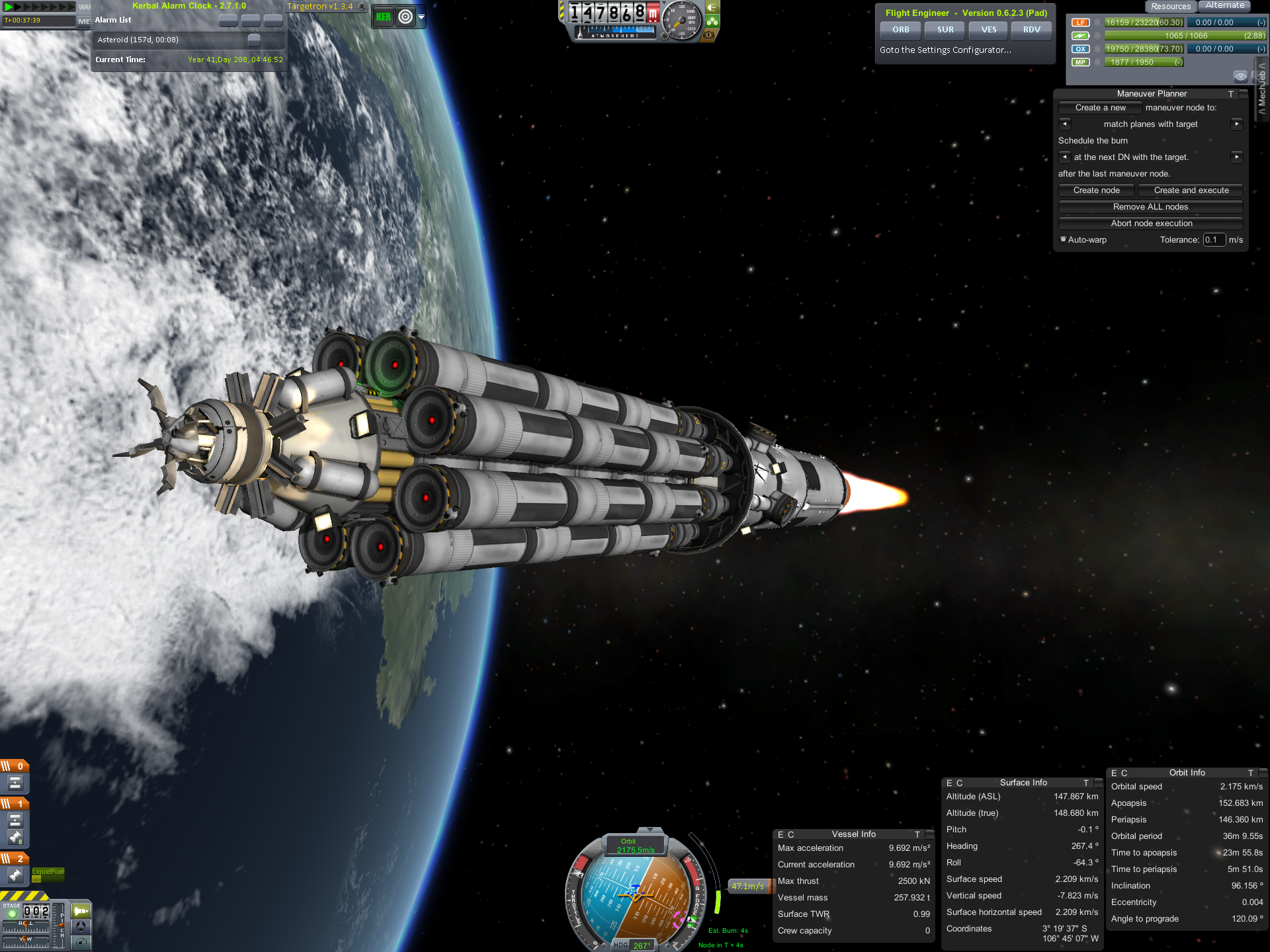This screenshot has width=1270, height=952.
Task: Toggle the Auto-warp option
Action: [x=1064, y=240]
